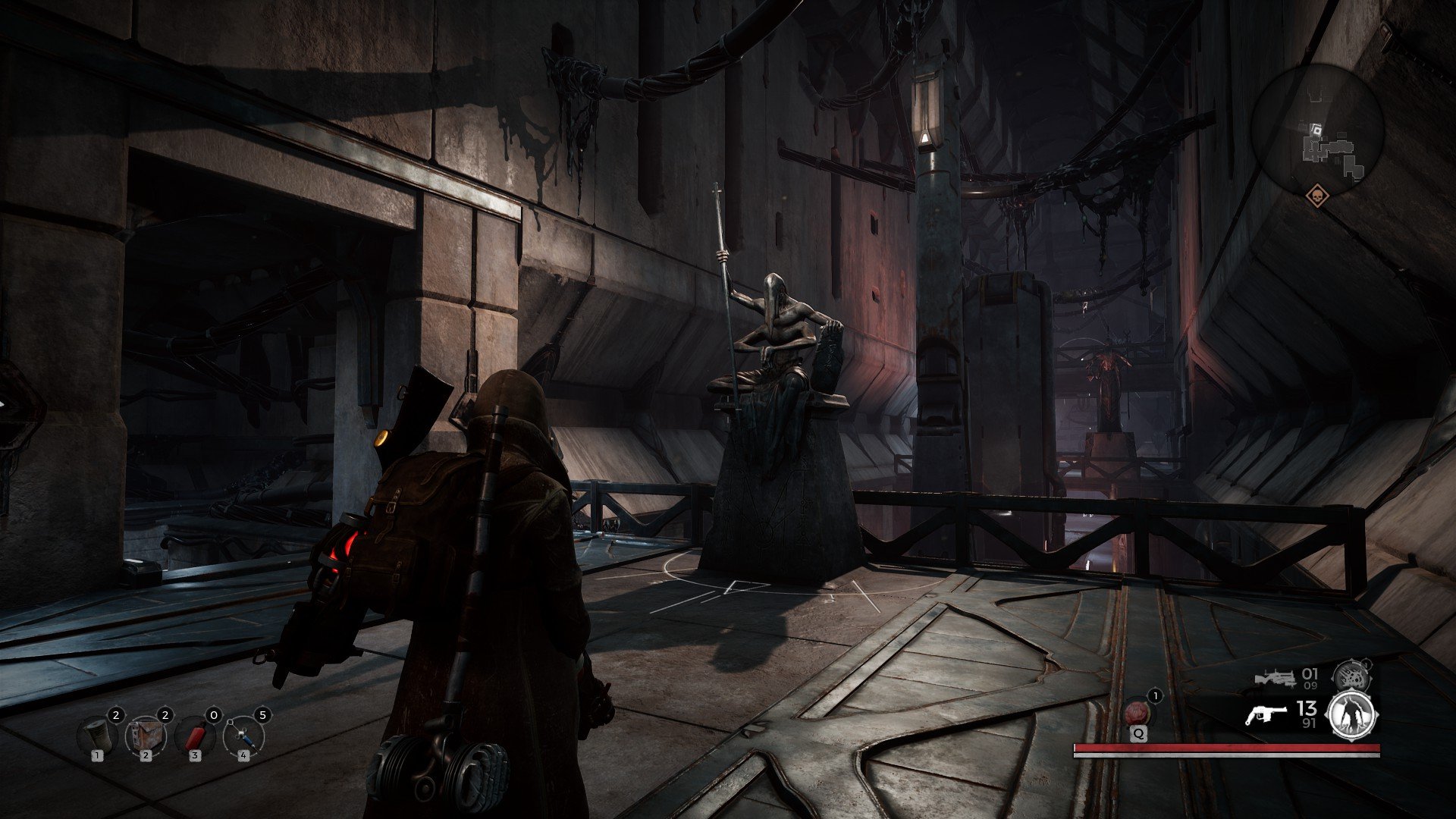
Task: Click the ammo count 13 next to the revolver
Action: point(1306,708)
